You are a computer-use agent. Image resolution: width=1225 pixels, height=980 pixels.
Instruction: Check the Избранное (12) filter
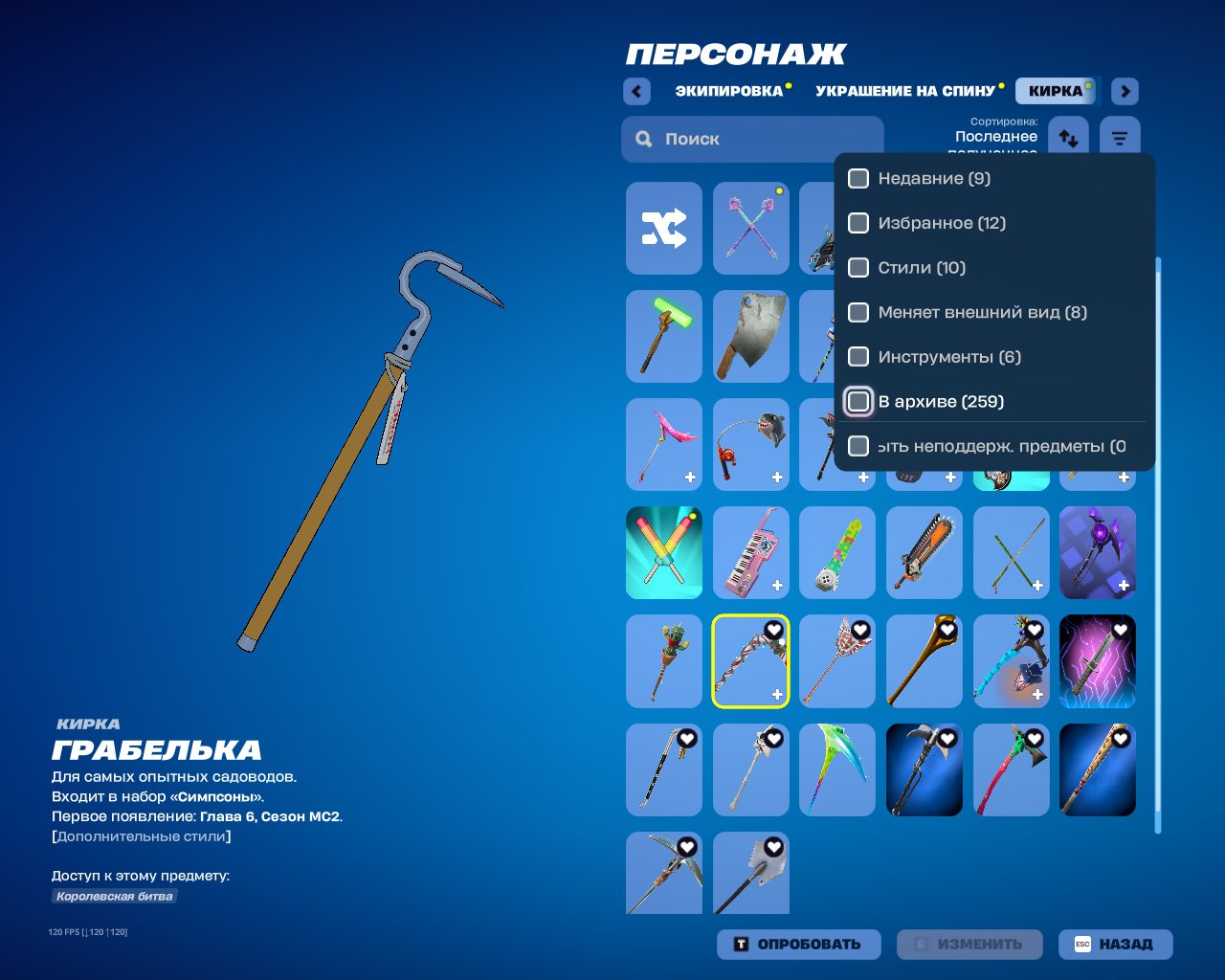(x=857, y=223)
